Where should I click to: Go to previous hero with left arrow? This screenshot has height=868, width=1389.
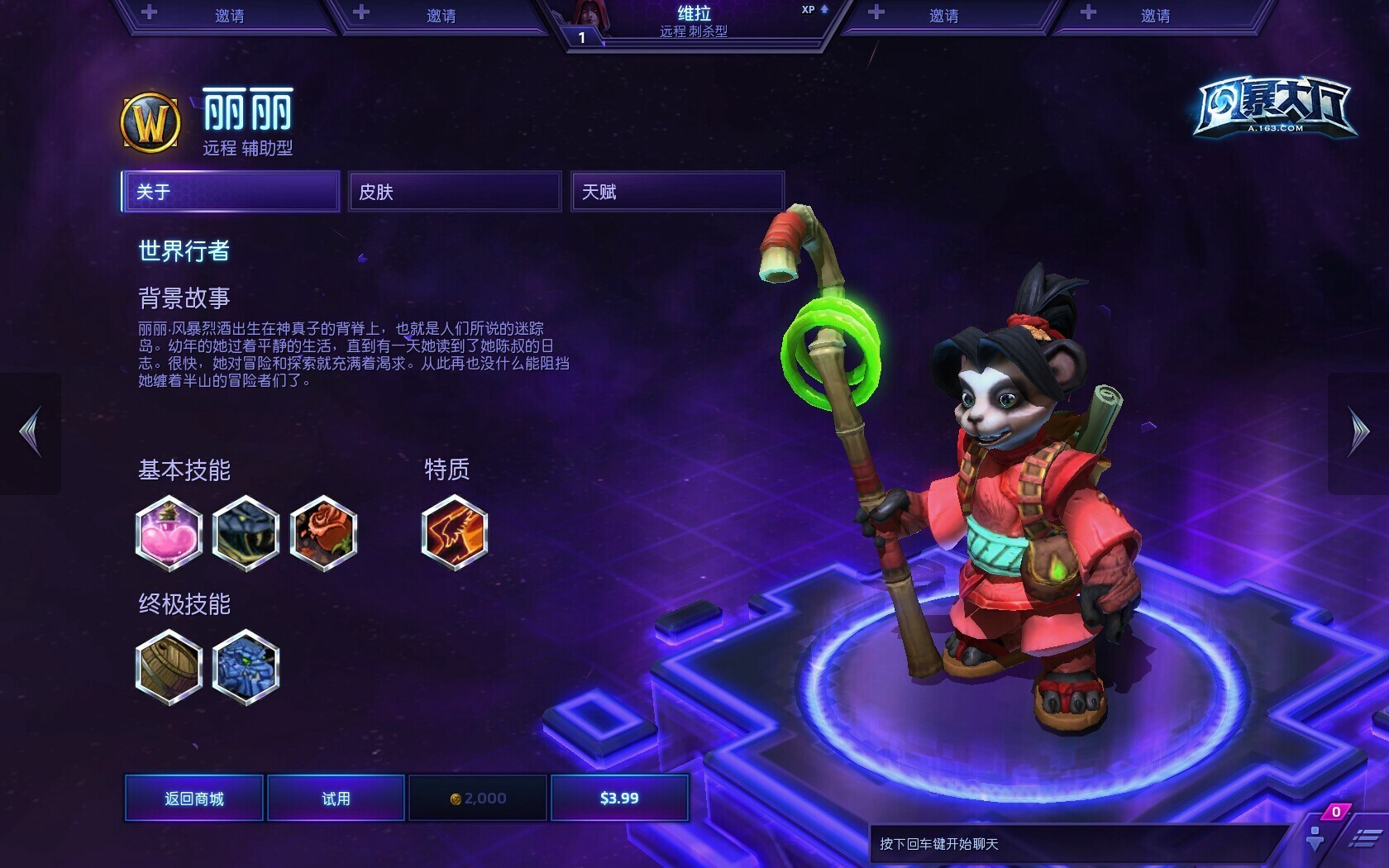[31, 432]
